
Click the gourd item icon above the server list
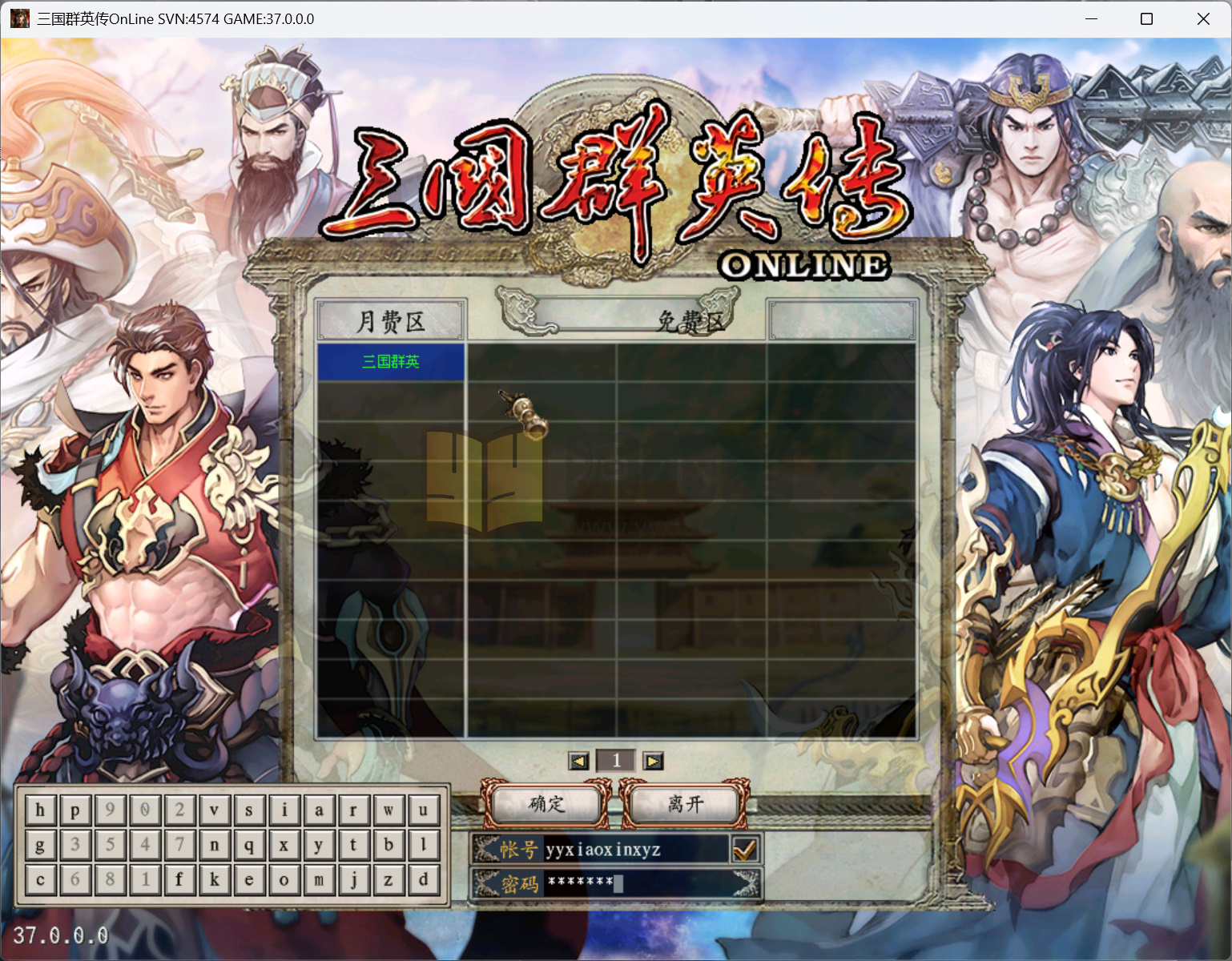tap(522, 415)
